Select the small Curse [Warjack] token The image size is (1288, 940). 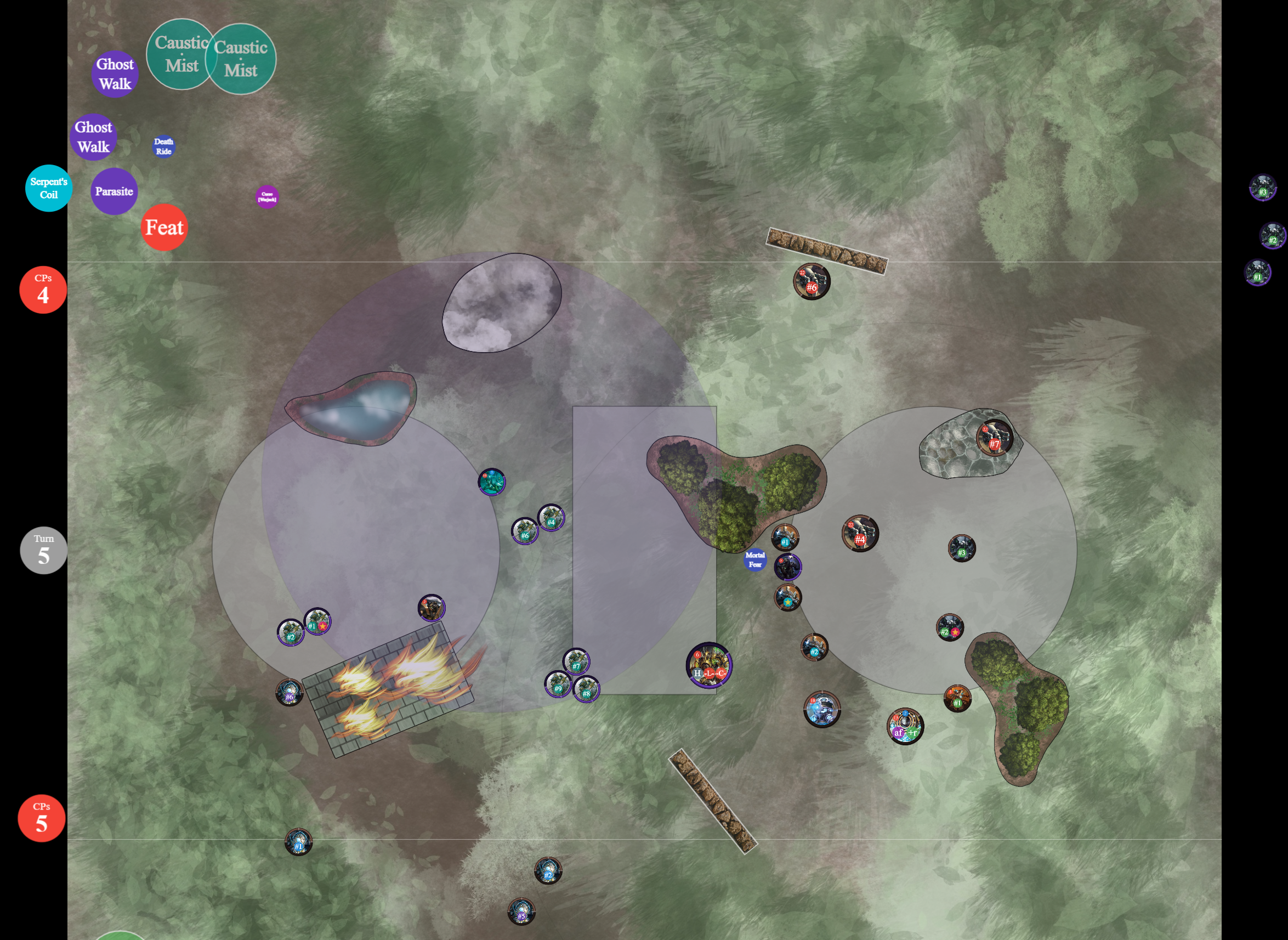267,197
